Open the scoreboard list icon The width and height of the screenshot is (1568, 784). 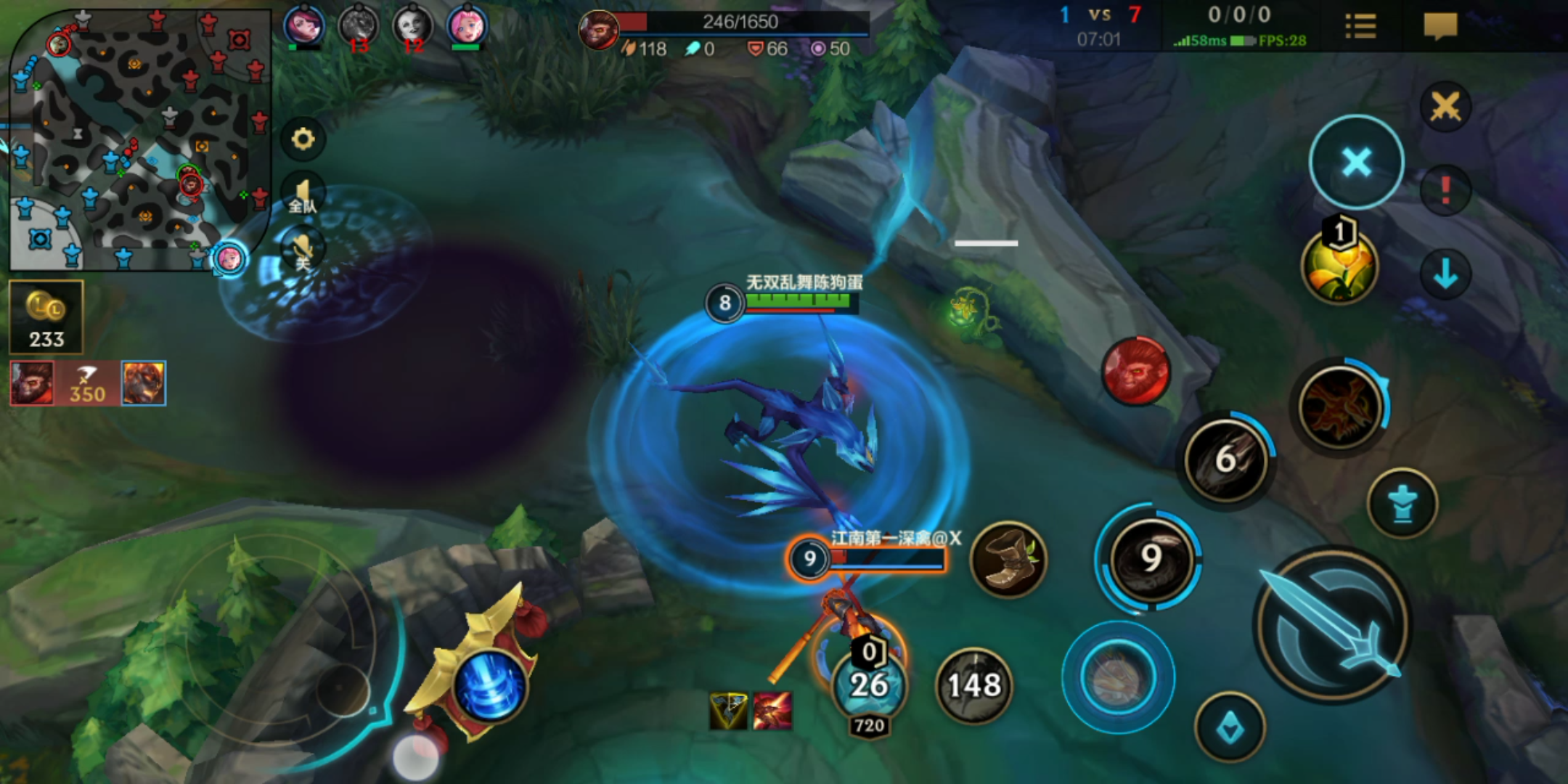(x=1360, y=27)
